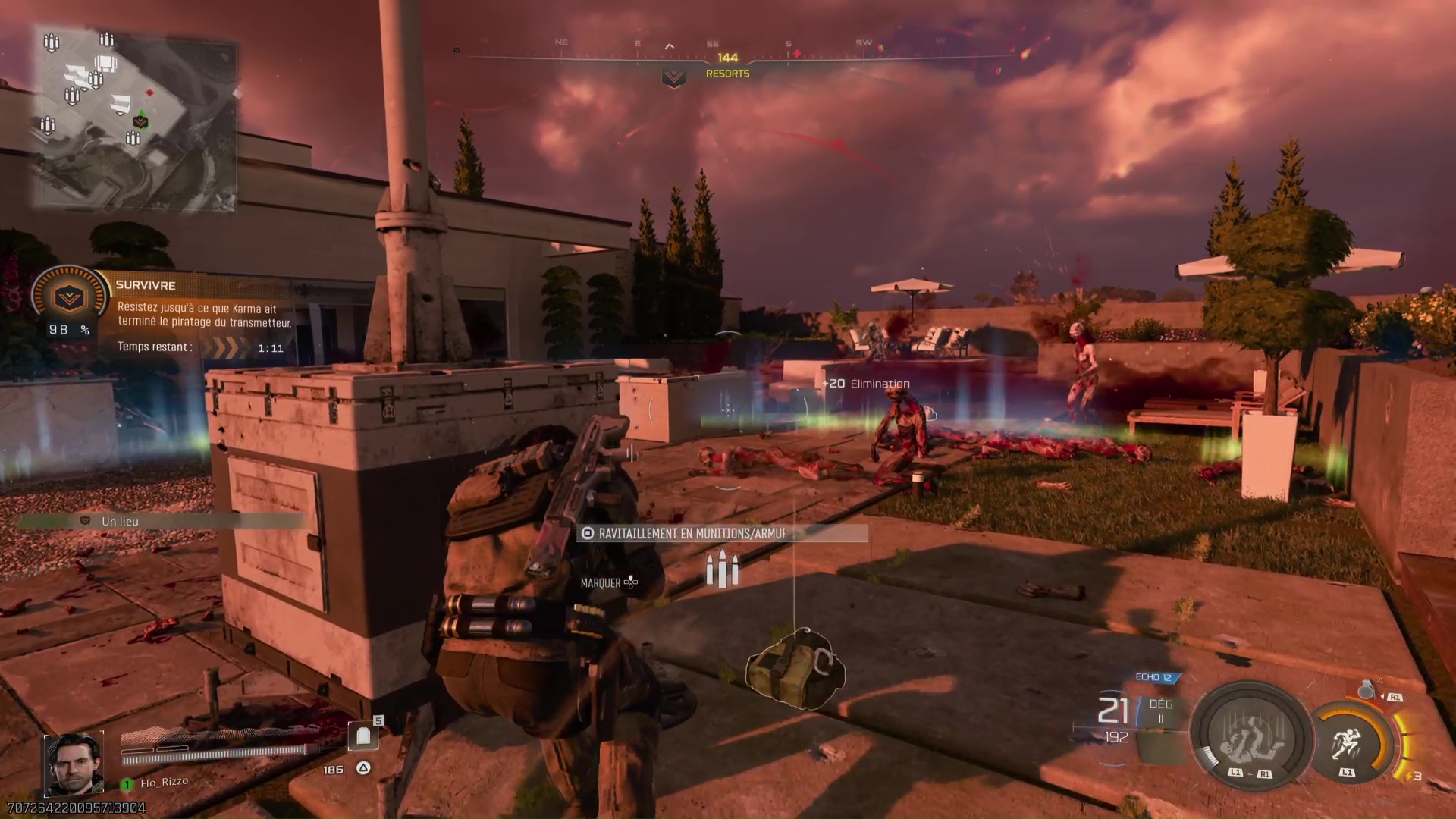1456x819 pixels.
Task: Click the bullets icon under the supply prompt
Action: coord(723,570)
